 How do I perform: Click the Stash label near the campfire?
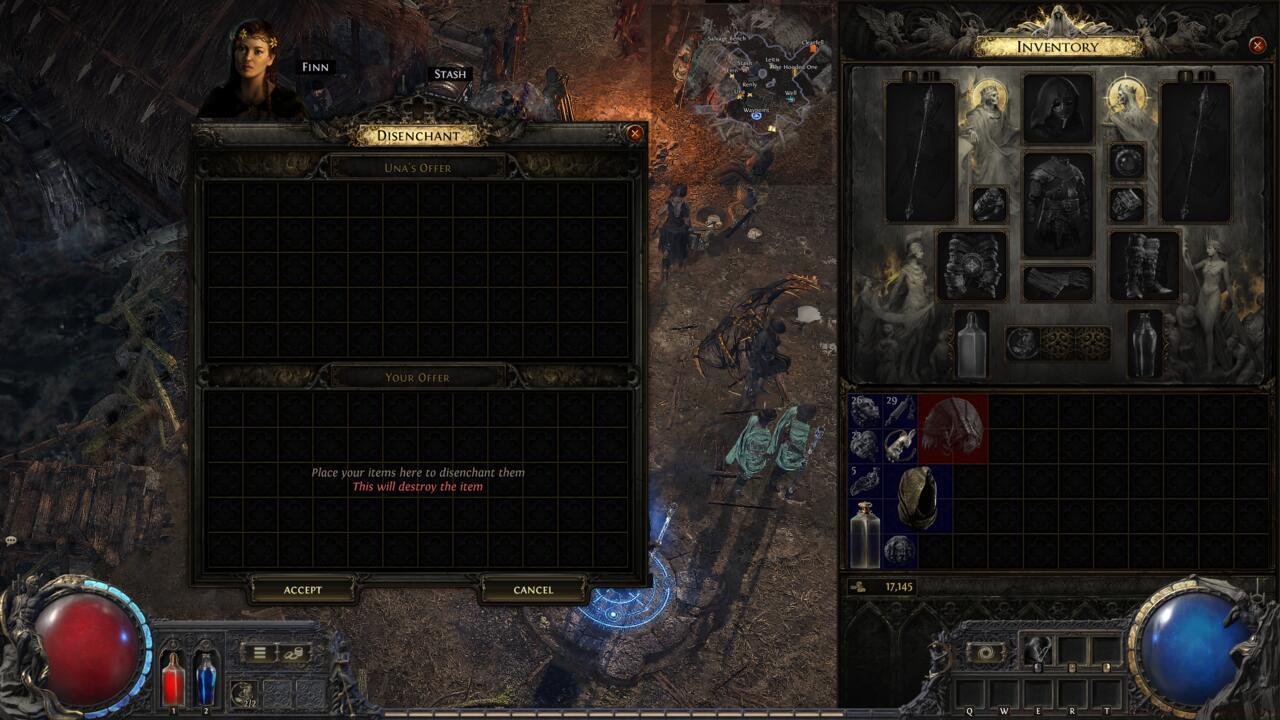pos(450,73)
